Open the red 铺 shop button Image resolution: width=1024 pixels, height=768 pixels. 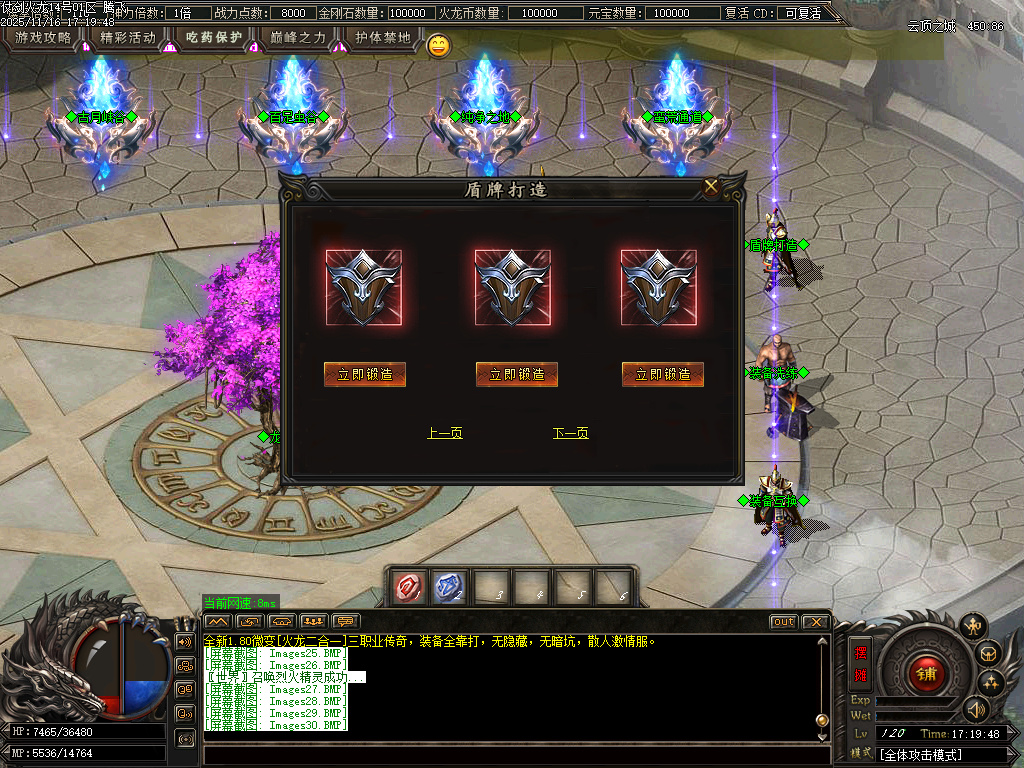tap(926, 673)
